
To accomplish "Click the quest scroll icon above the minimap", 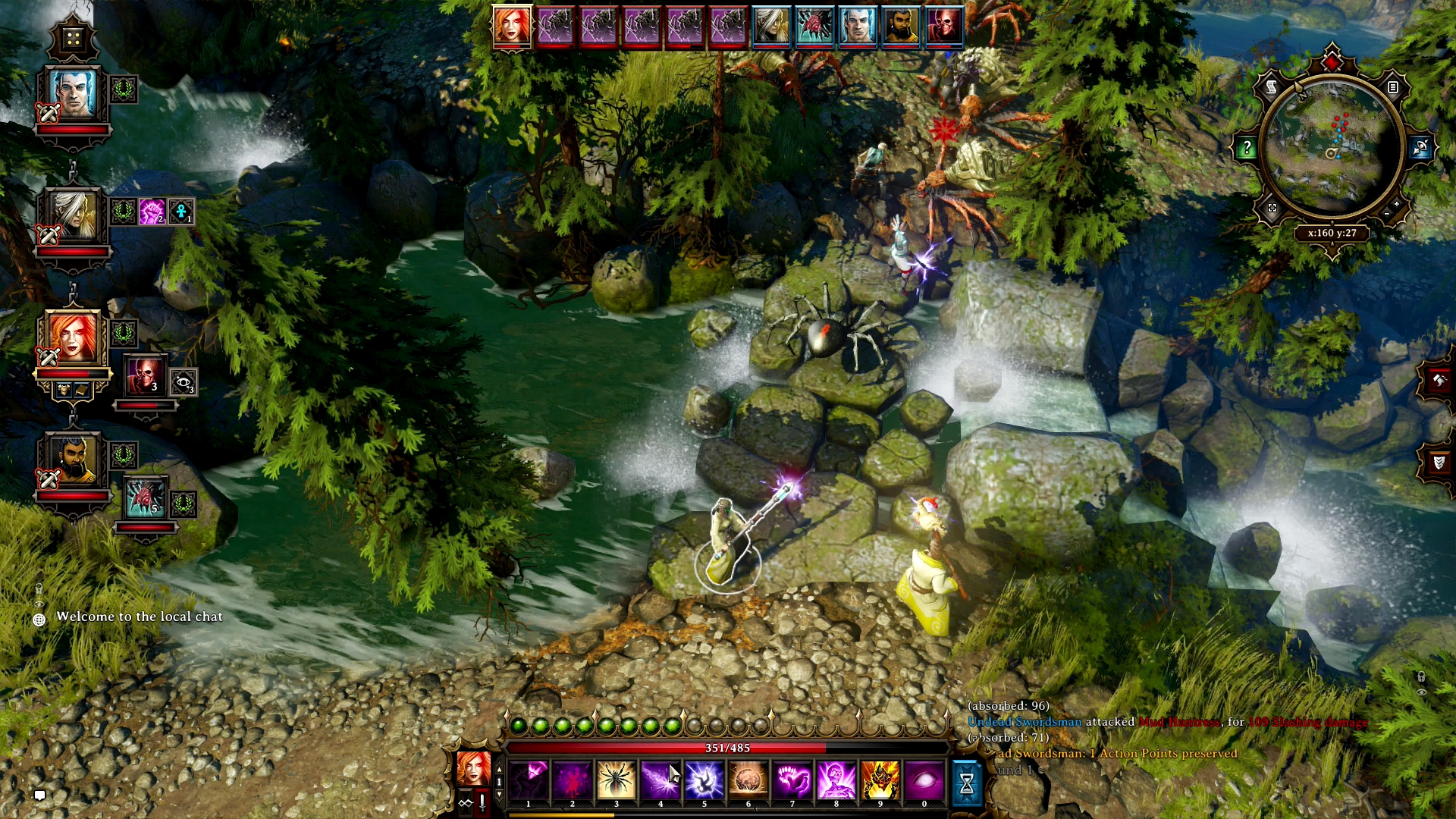I will coord(1271,87).
